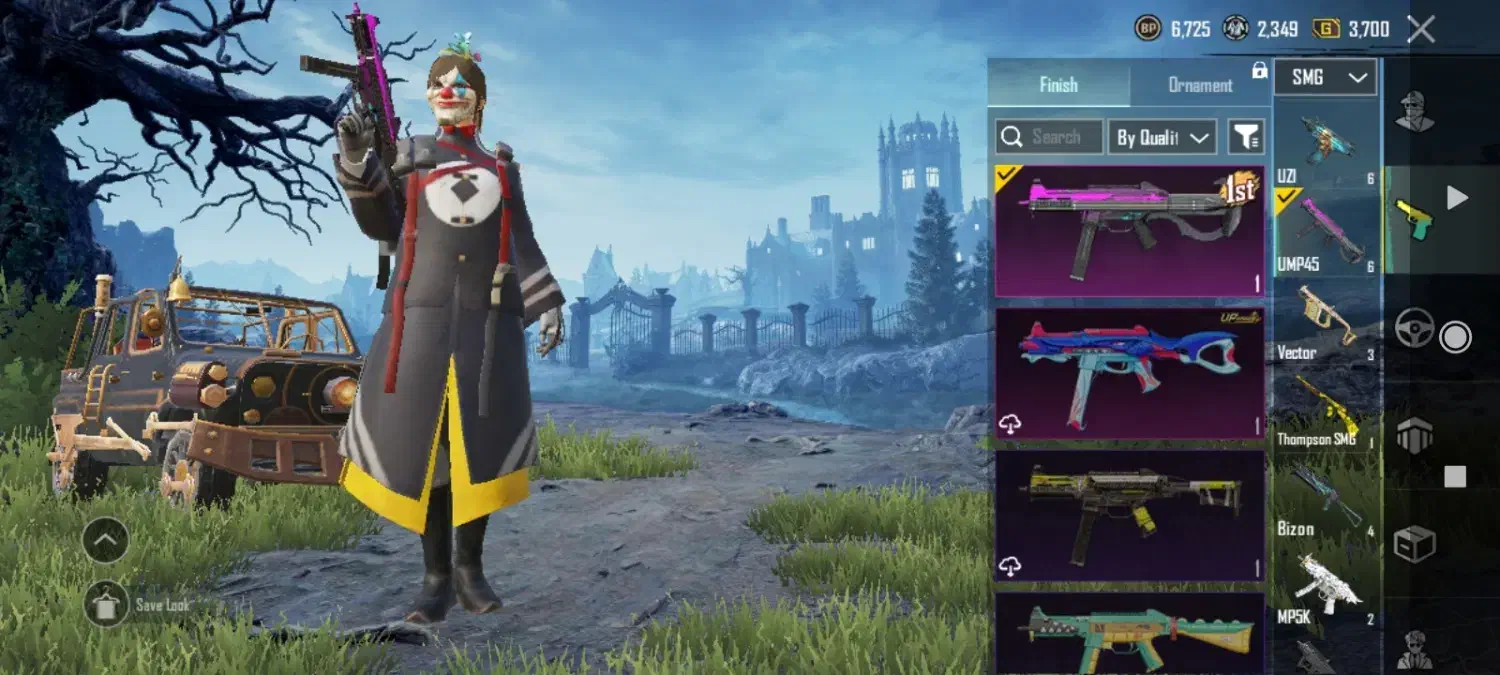Expand the up-arrow circle button
The image size is (1500, 675).
pos(106,540)
